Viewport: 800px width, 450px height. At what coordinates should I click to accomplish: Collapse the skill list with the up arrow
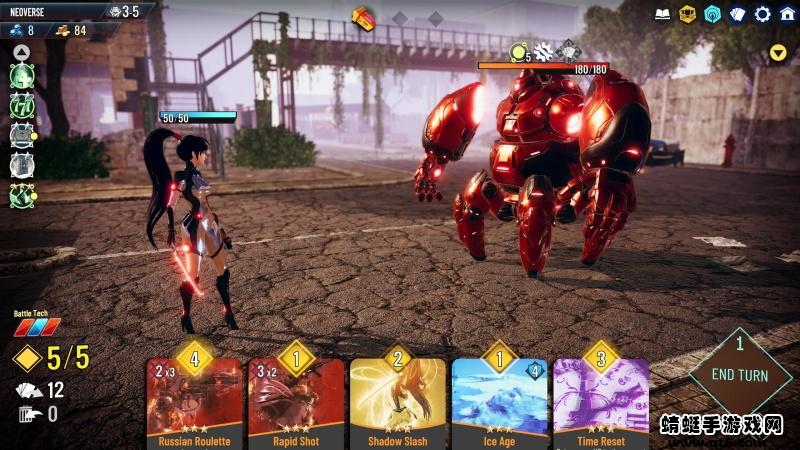click(x=21, y=50)
